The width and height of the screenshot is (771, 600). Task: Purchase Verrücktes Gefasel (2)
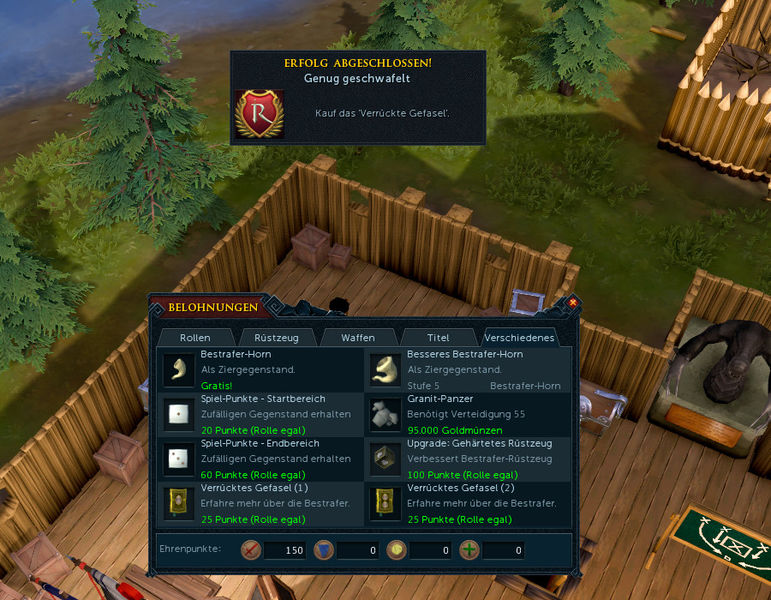click(468, 503)
